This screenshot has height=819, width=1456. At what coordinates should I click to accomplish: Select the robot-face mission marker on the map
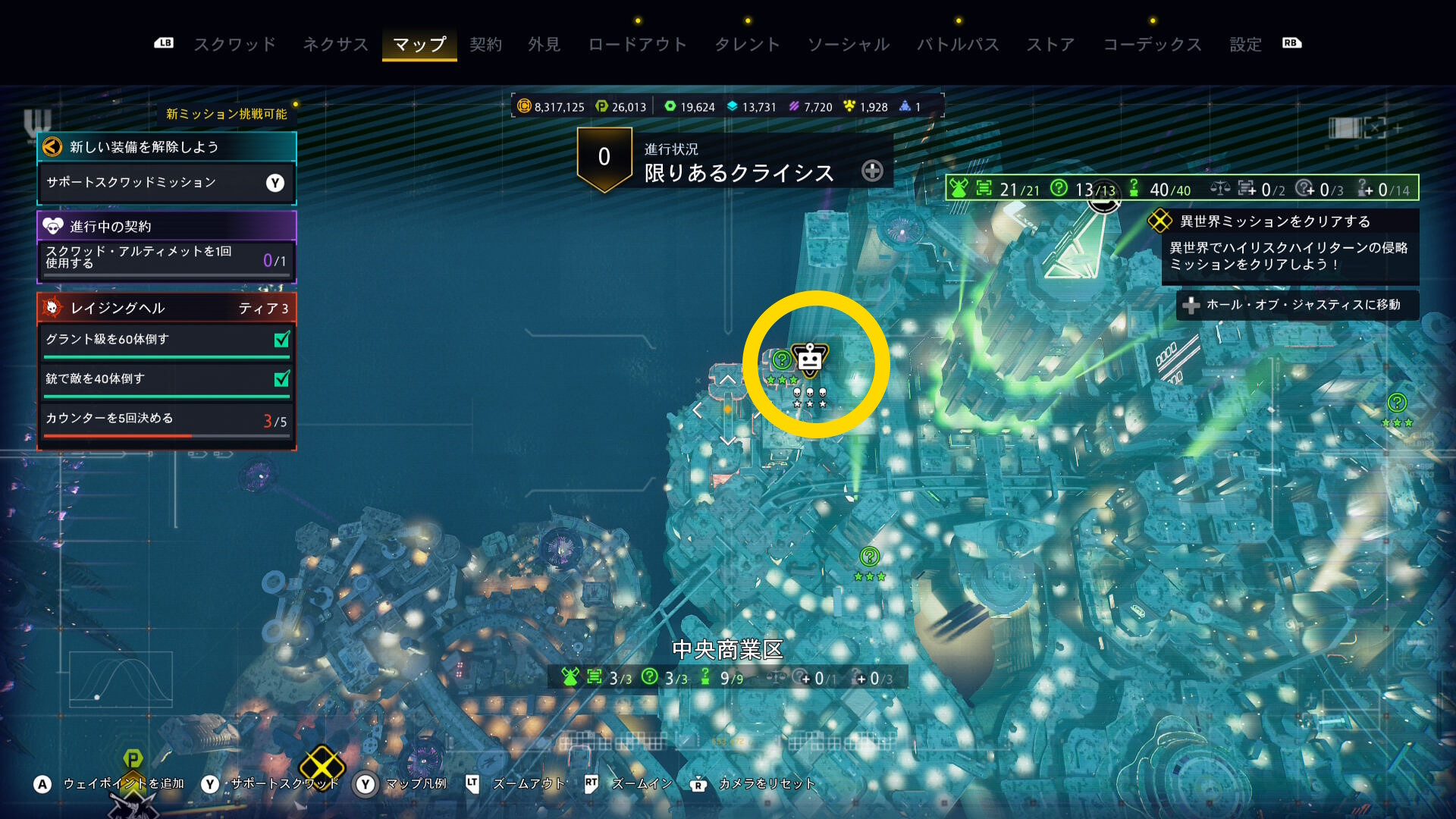pos(810,360)
